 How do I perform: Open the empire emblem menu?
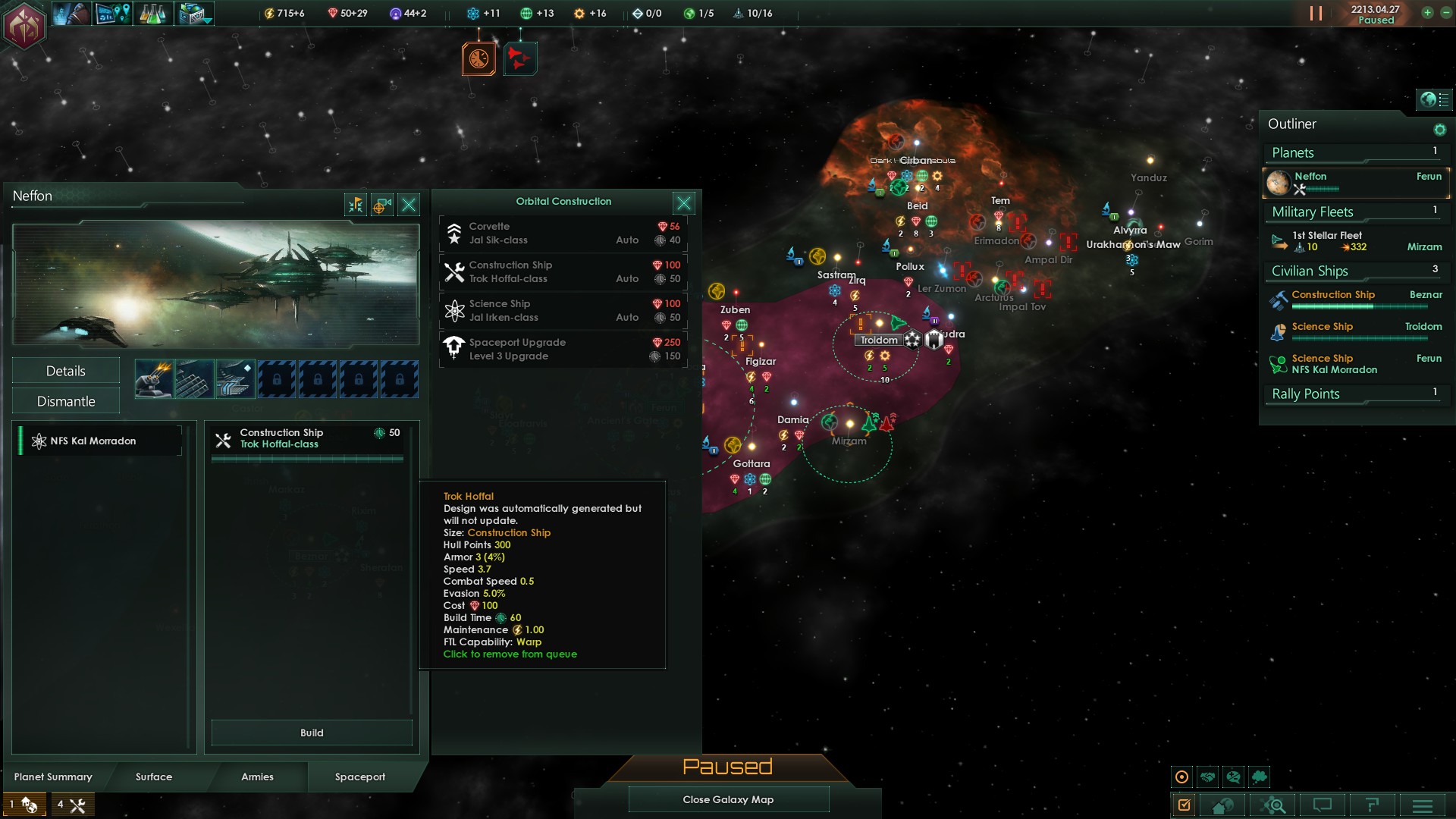(24, 26)
